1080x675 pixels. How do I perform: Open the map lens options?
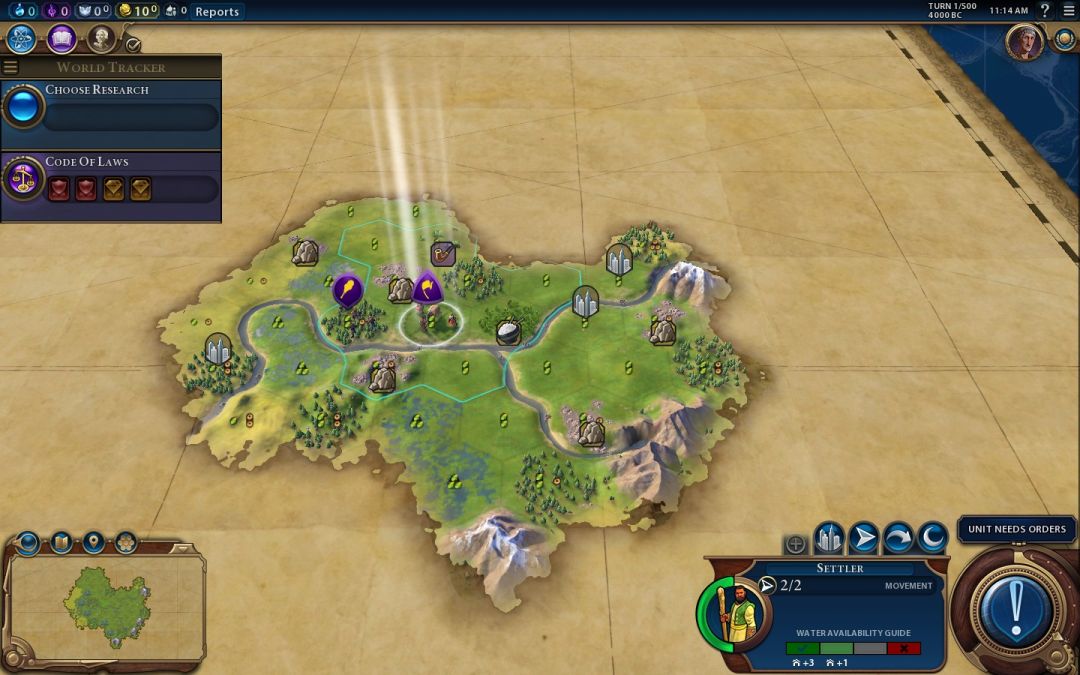[61, 543]
